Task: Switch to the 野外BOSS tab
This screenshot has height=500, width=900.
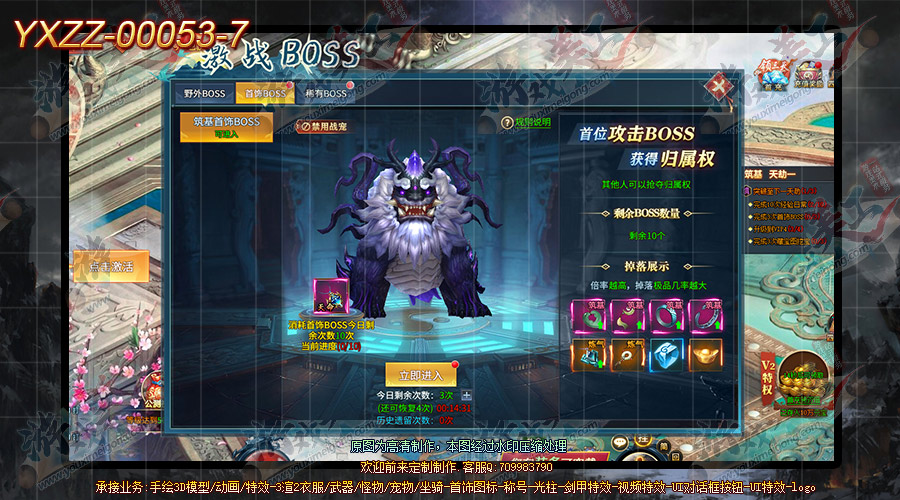Action: click(205, 94)
